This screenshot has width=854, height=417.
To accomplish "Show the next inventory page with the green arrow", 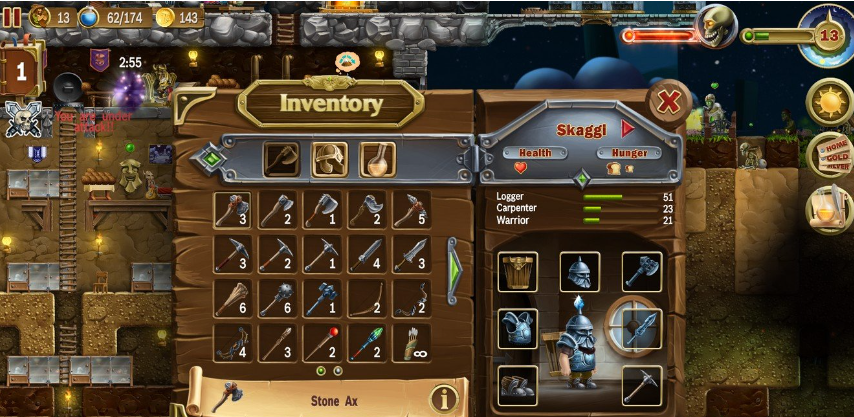I will coord(455,266).
